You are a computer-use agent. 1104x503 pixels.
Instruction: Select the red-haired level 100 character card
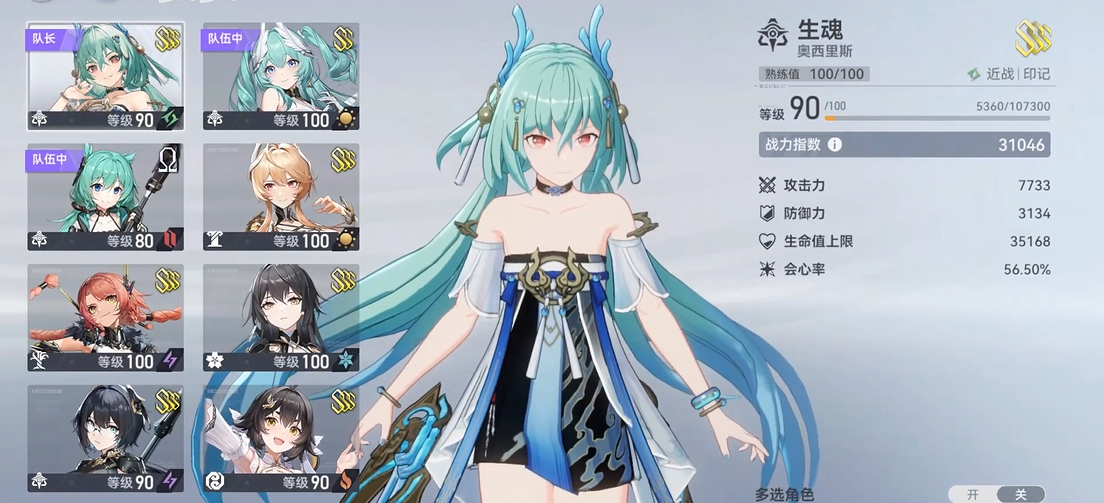click(105, 318)
